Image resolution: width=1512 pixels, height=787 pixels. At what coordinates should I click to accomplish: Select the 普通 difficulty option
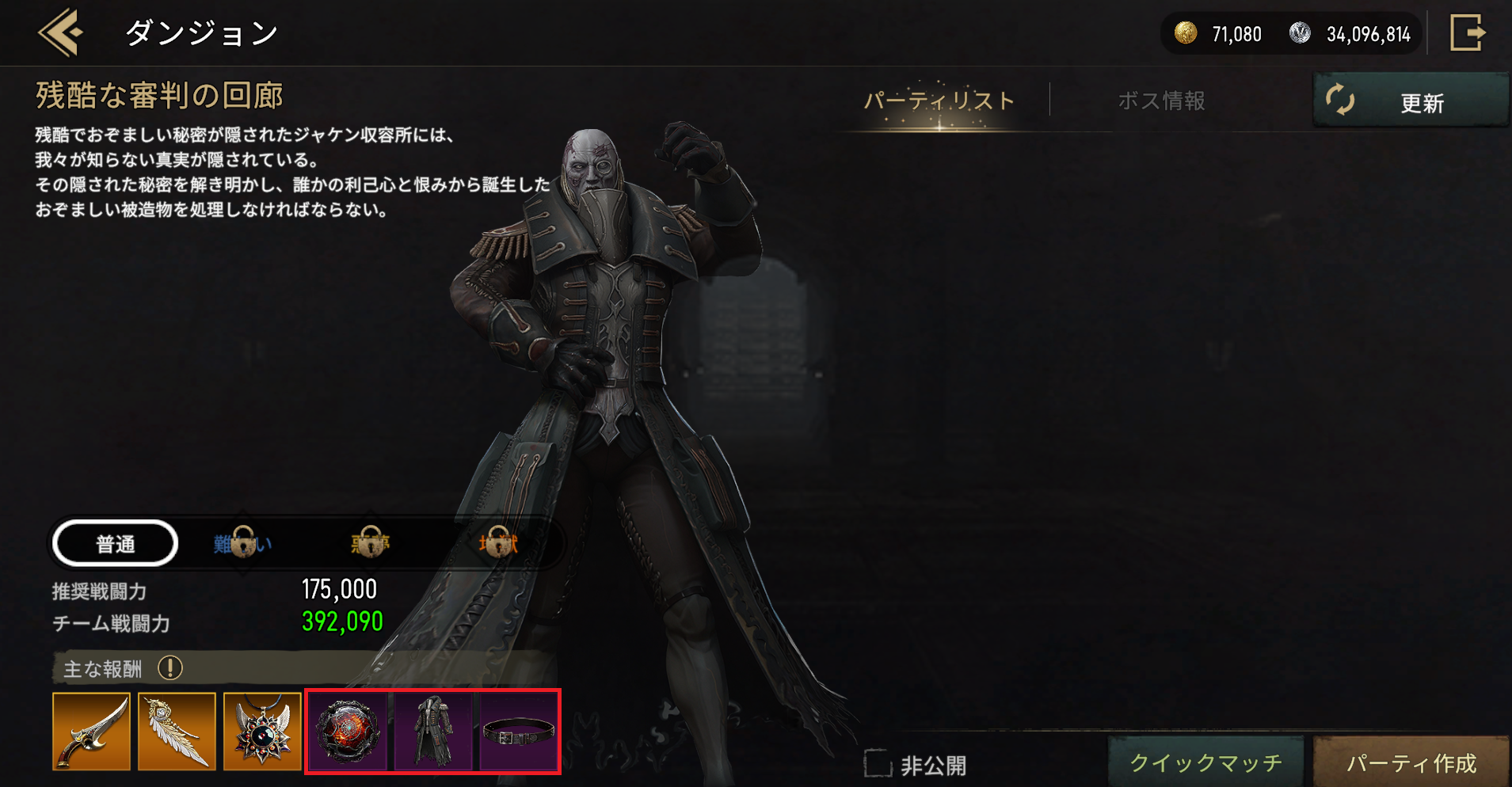point(114,543)
